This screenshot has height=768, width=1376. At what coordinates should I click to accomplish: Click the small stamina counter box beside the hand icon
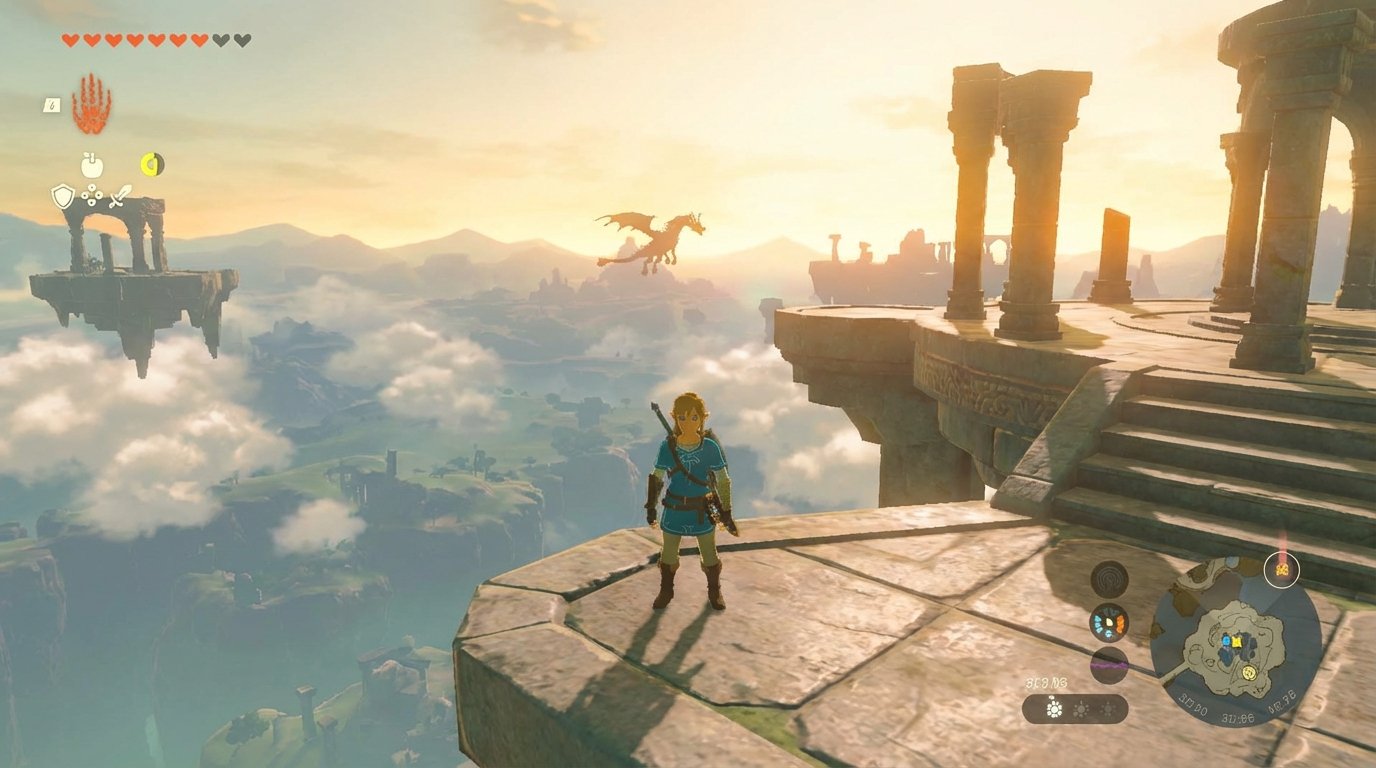51,105
